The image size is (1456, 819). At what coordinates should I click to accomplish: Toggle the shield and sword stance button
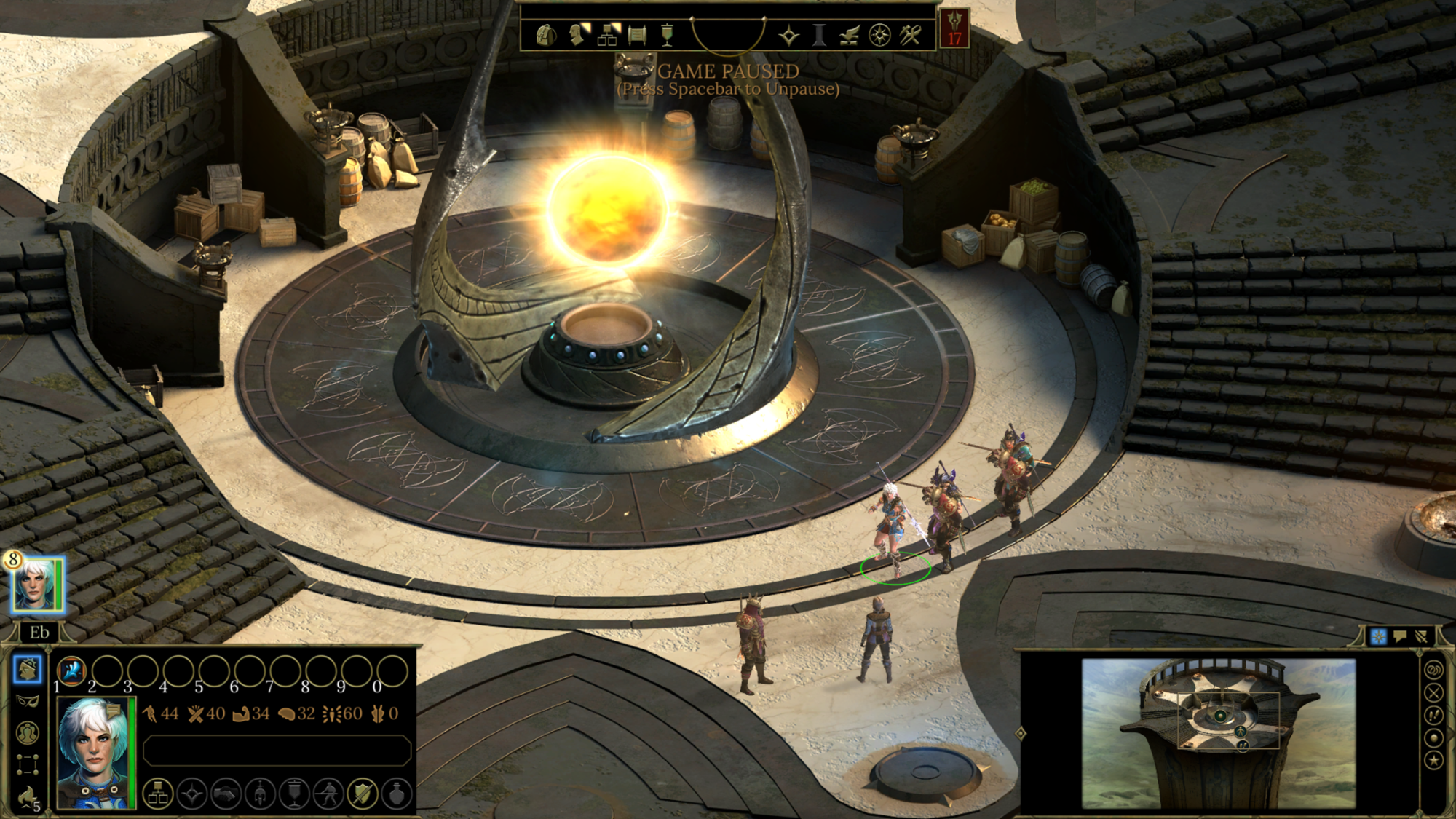click(362, 794)
